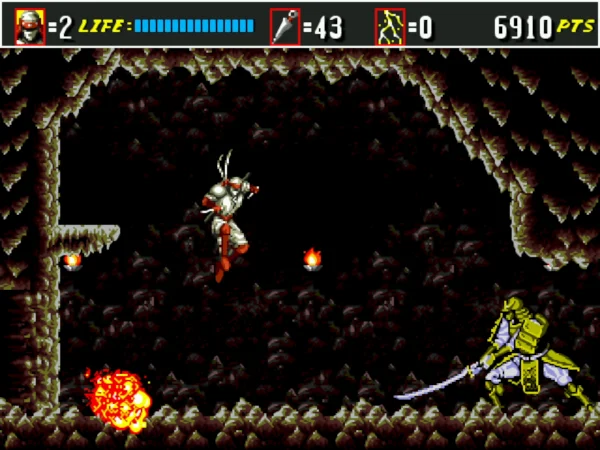Click the ninja face lives icon
The height and width of the screenshot is (450, 600).
tap(30, 26)
